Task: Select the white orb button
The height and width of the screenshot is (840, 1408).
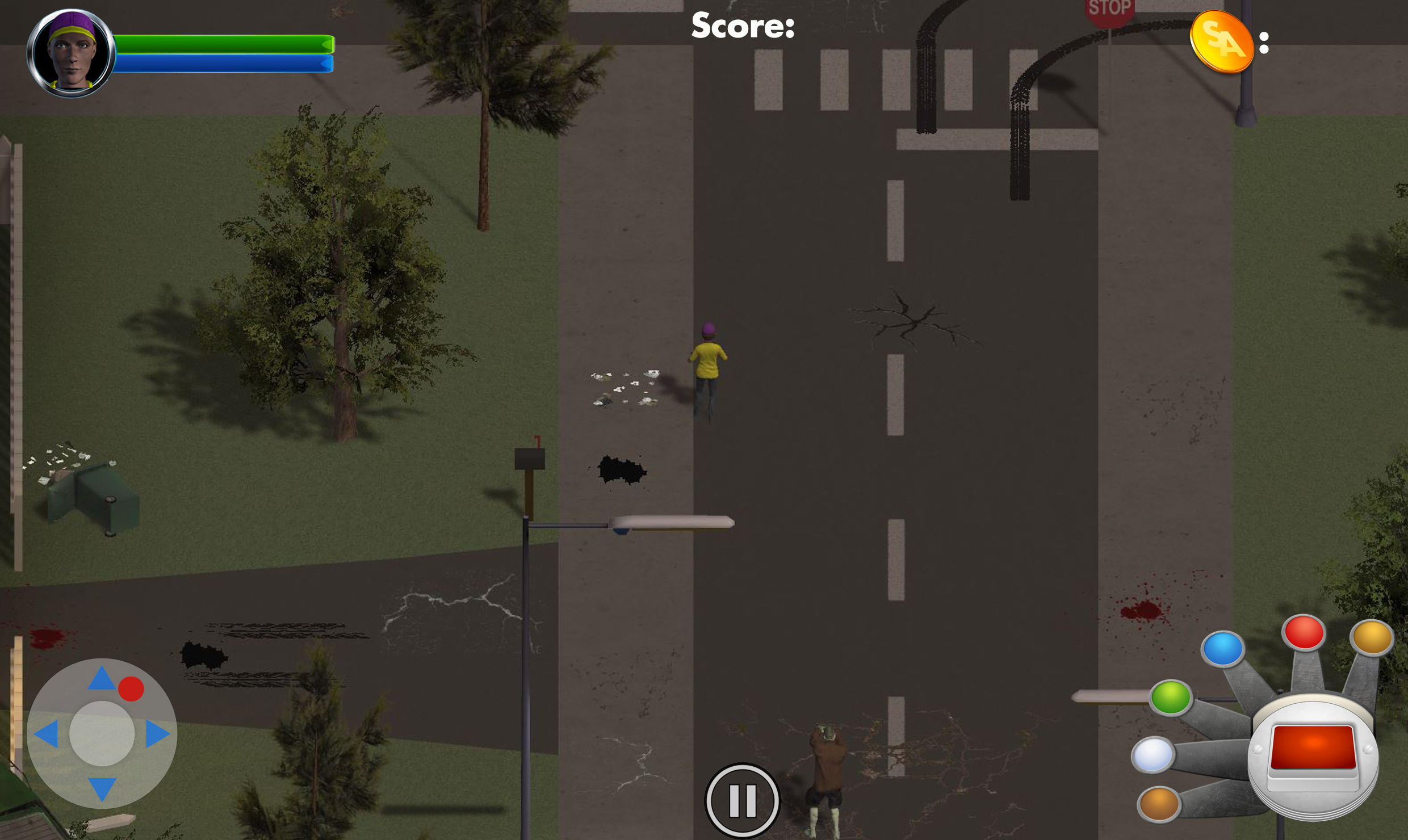Action: pos(1152,754)
